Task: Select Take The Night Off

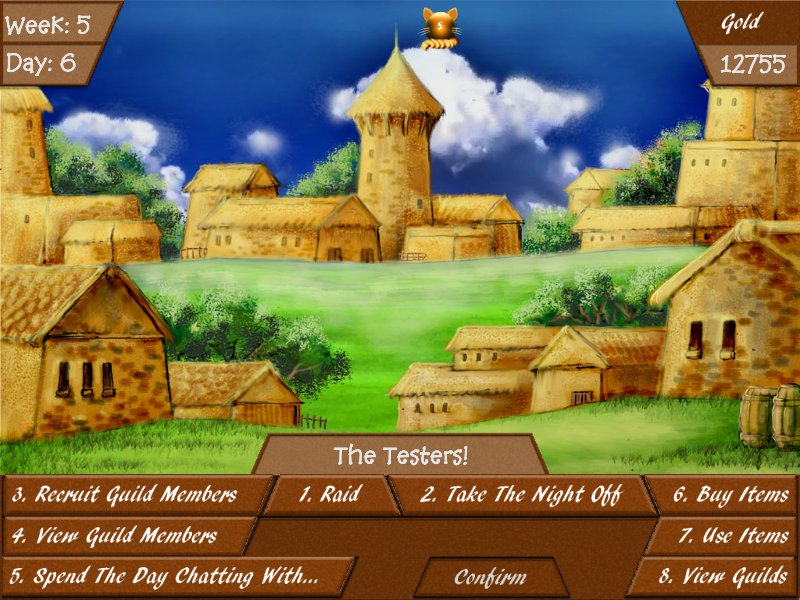Action: (520, 495)
